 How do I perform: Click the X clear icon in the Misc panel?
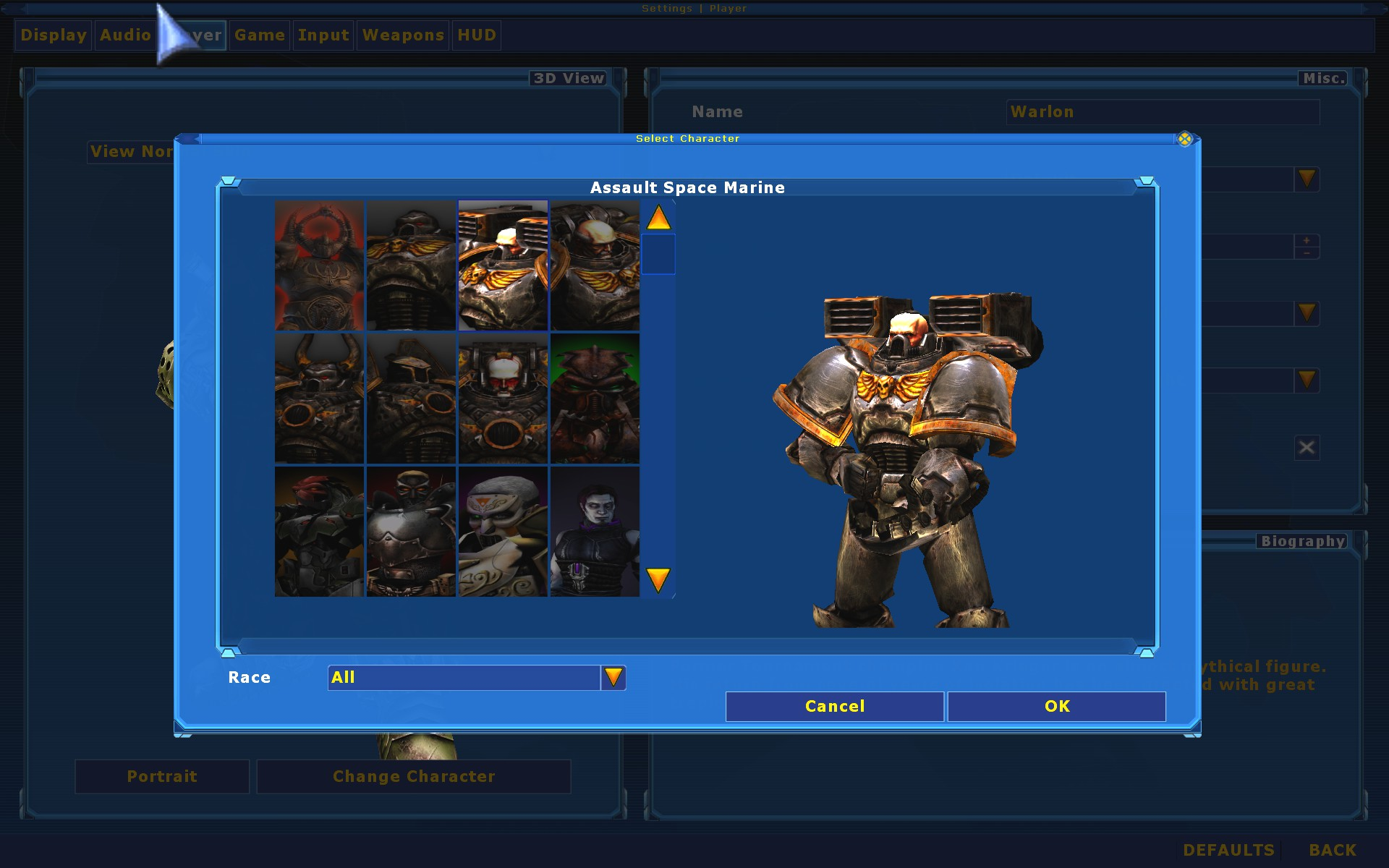pos(1306,447)
